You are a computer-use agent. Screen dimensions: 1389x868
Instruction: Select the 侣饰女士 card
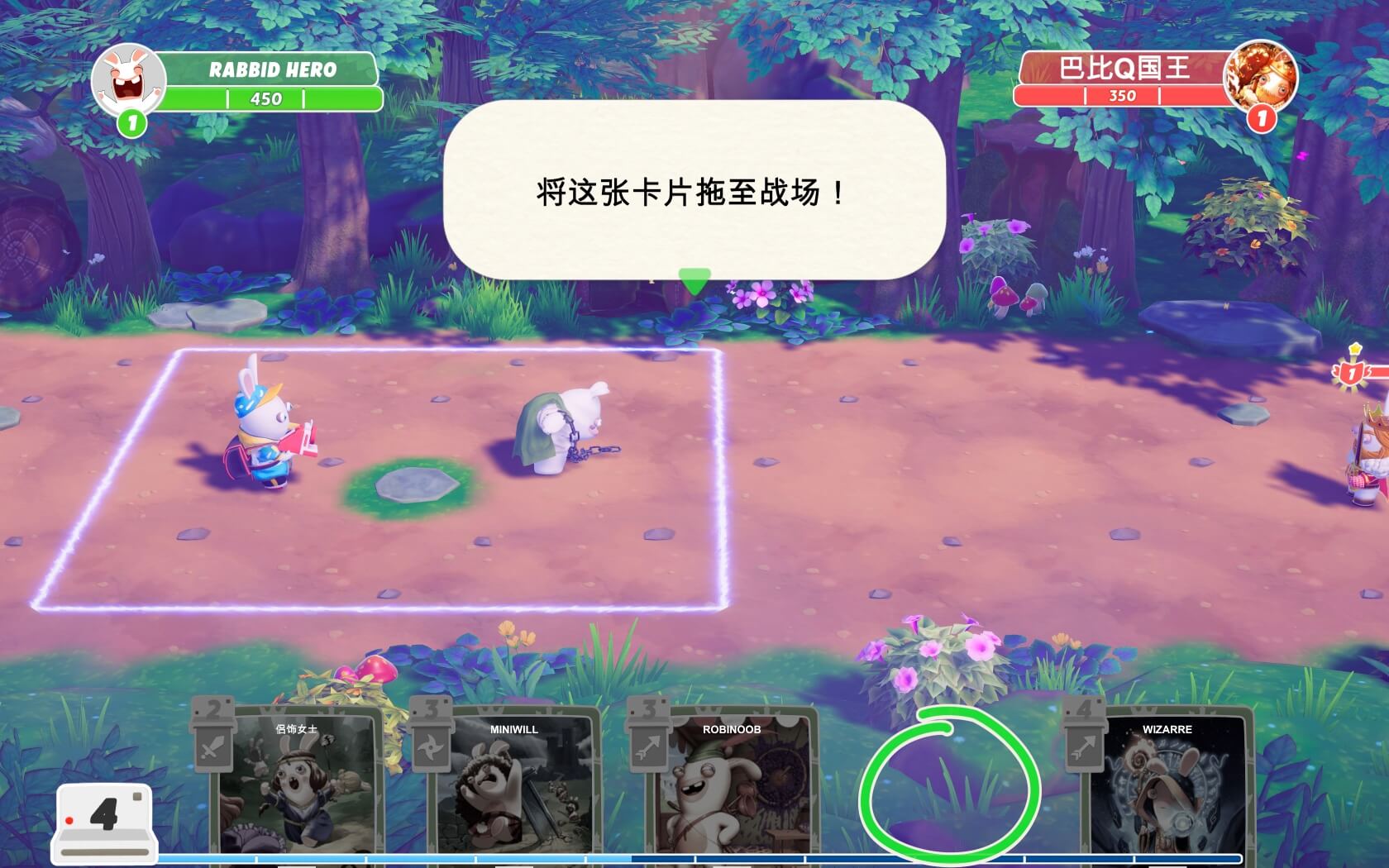pos(297,785)
